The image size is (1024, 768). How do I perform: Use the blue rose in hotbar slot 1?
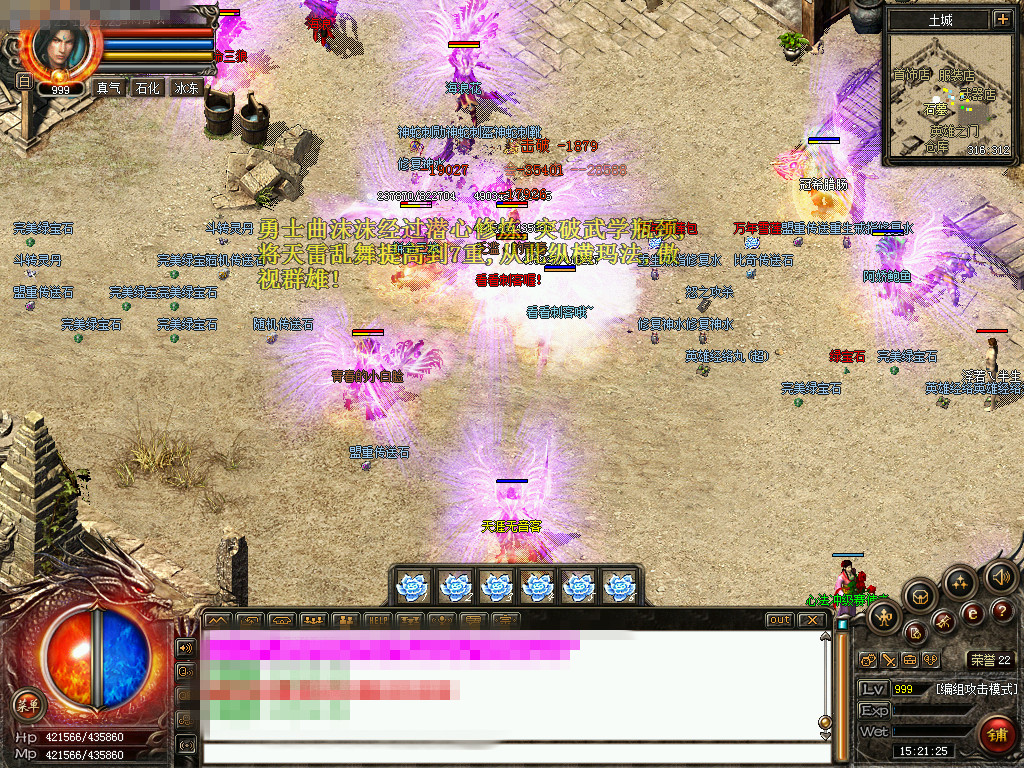click(x=413, y=586)
